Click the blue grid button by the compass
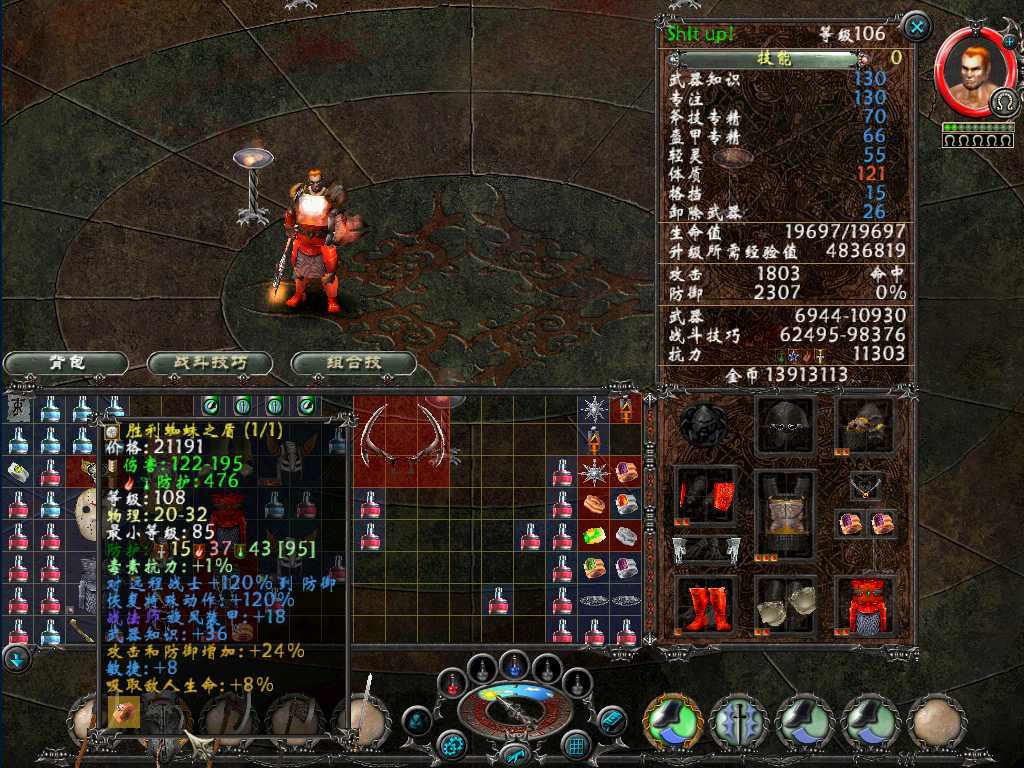This screenshot has width=1024, height=768. click(x=576, y=744)
